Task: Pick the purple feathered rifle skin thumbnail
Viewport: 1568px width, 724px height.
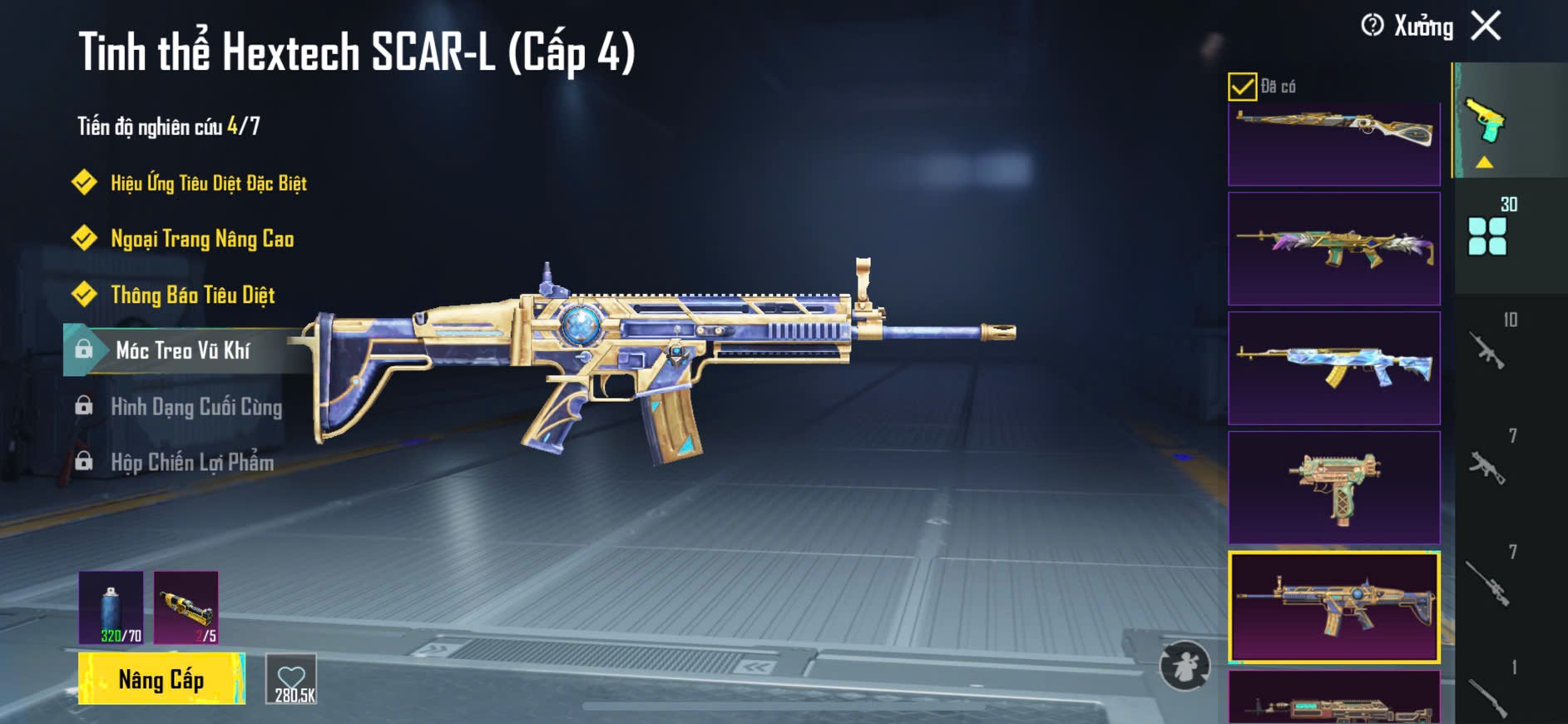Action: [1333, 248]
